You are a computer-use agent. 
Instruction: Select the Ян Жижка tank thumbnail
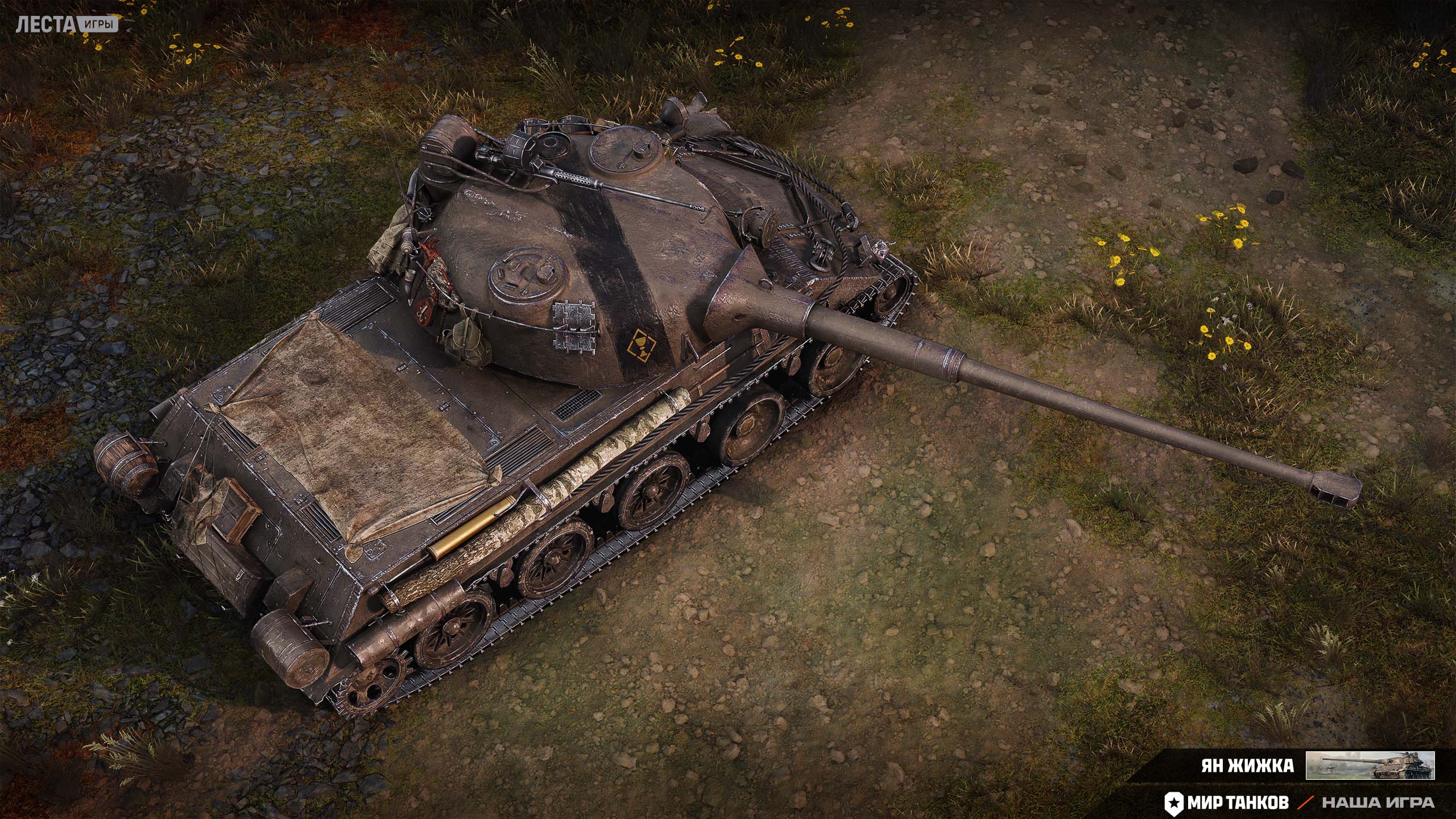(x=1370, y=765)
